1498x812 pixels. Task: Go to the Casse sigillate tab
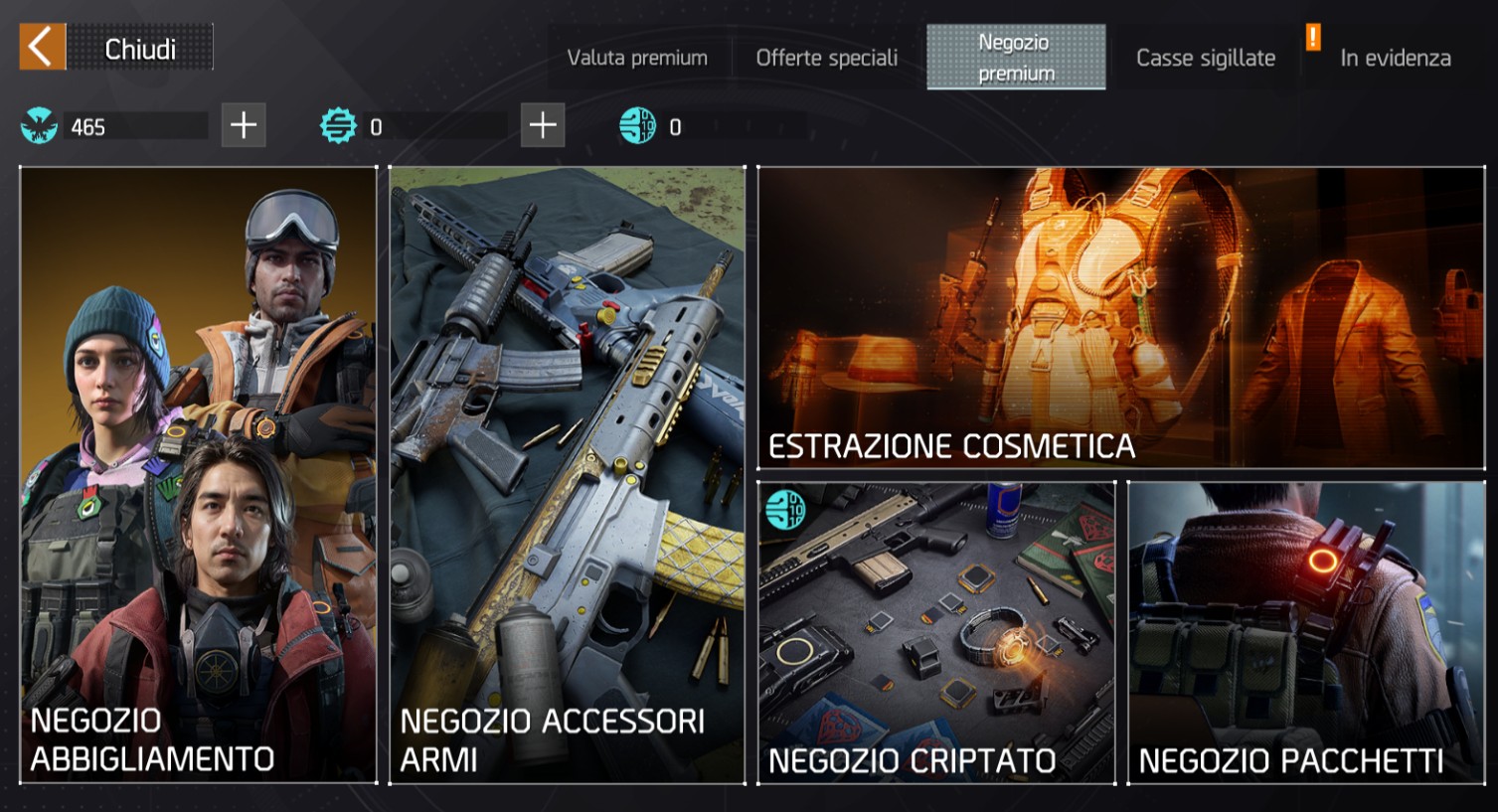pos(1205,58)
